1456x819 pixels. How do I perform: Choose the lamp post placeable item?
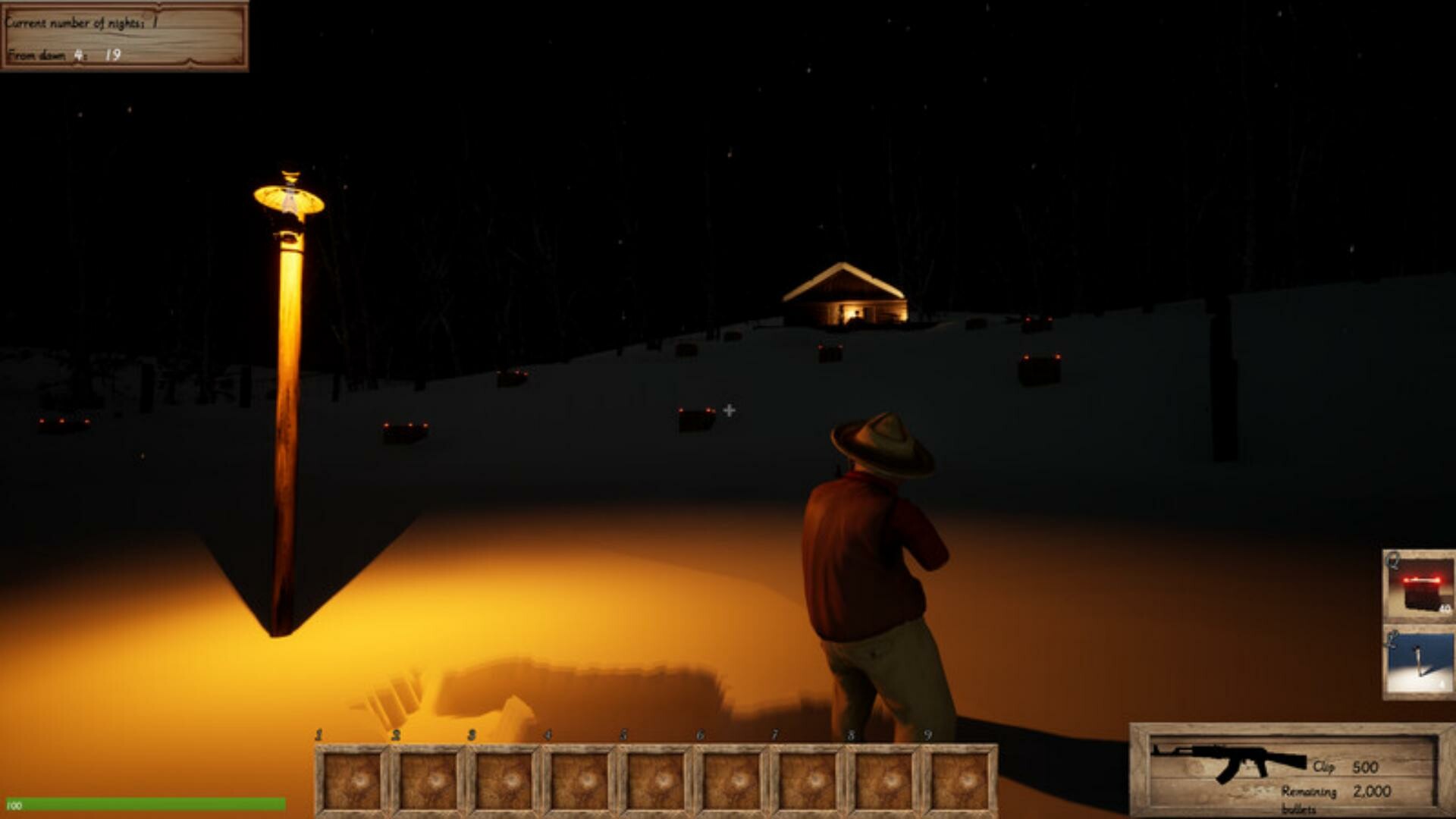pyautogui.click(x=1419, y=661)
